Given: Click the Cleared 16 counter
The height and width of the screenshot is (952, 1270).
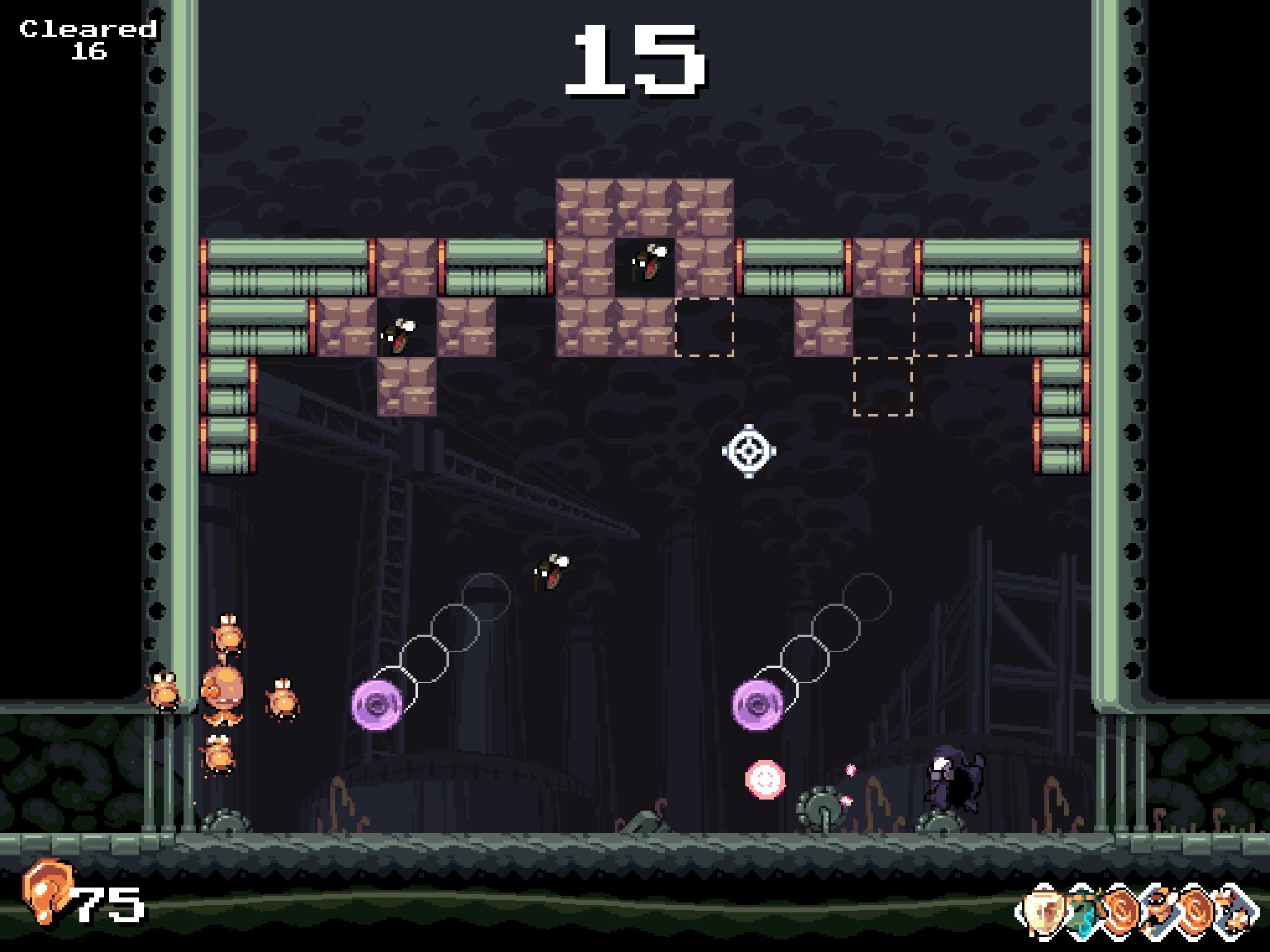Looking at the screenshot, I should (x=87, y=34).
